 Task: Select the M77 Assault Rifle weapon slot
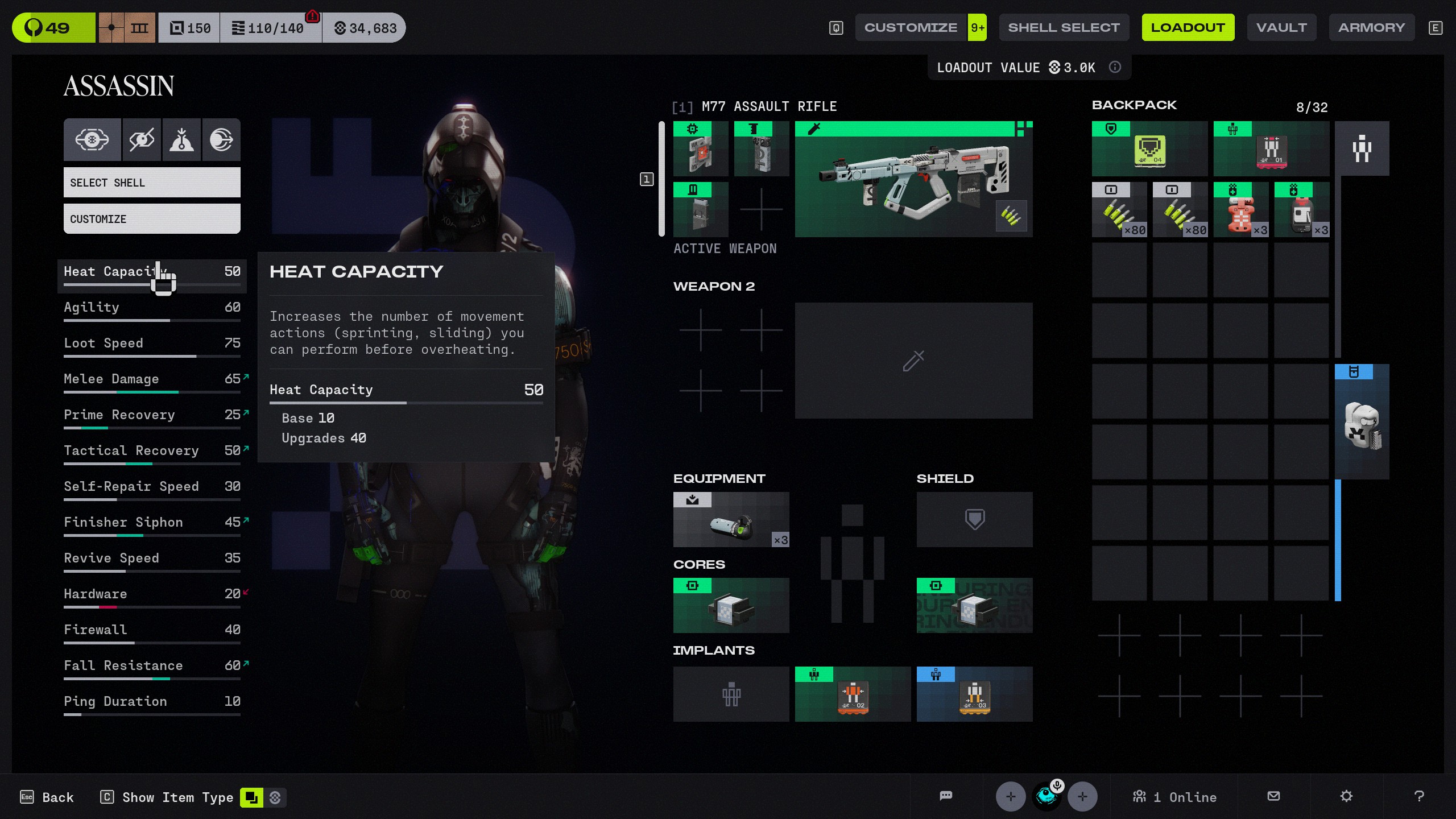(913, 179)
